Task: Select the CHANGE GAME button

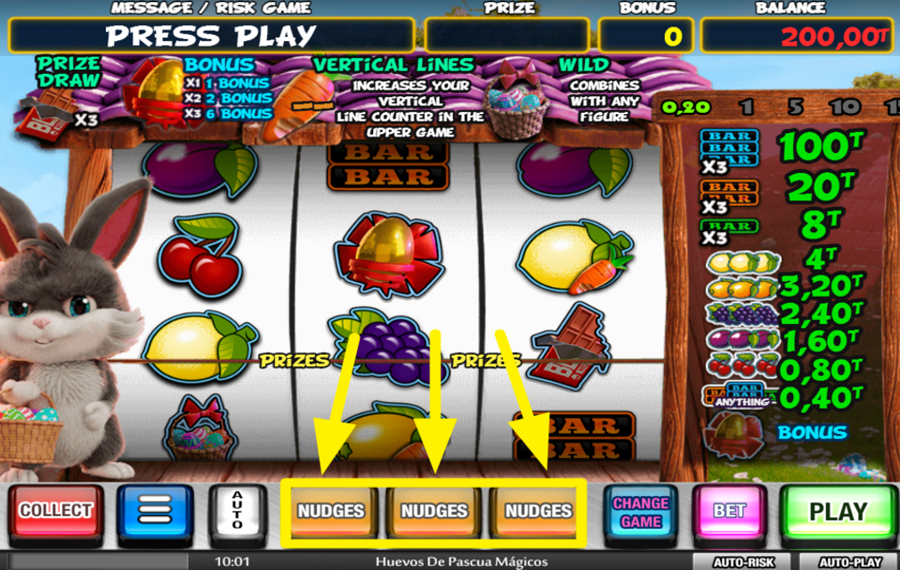Action: [x=641, y=512]
